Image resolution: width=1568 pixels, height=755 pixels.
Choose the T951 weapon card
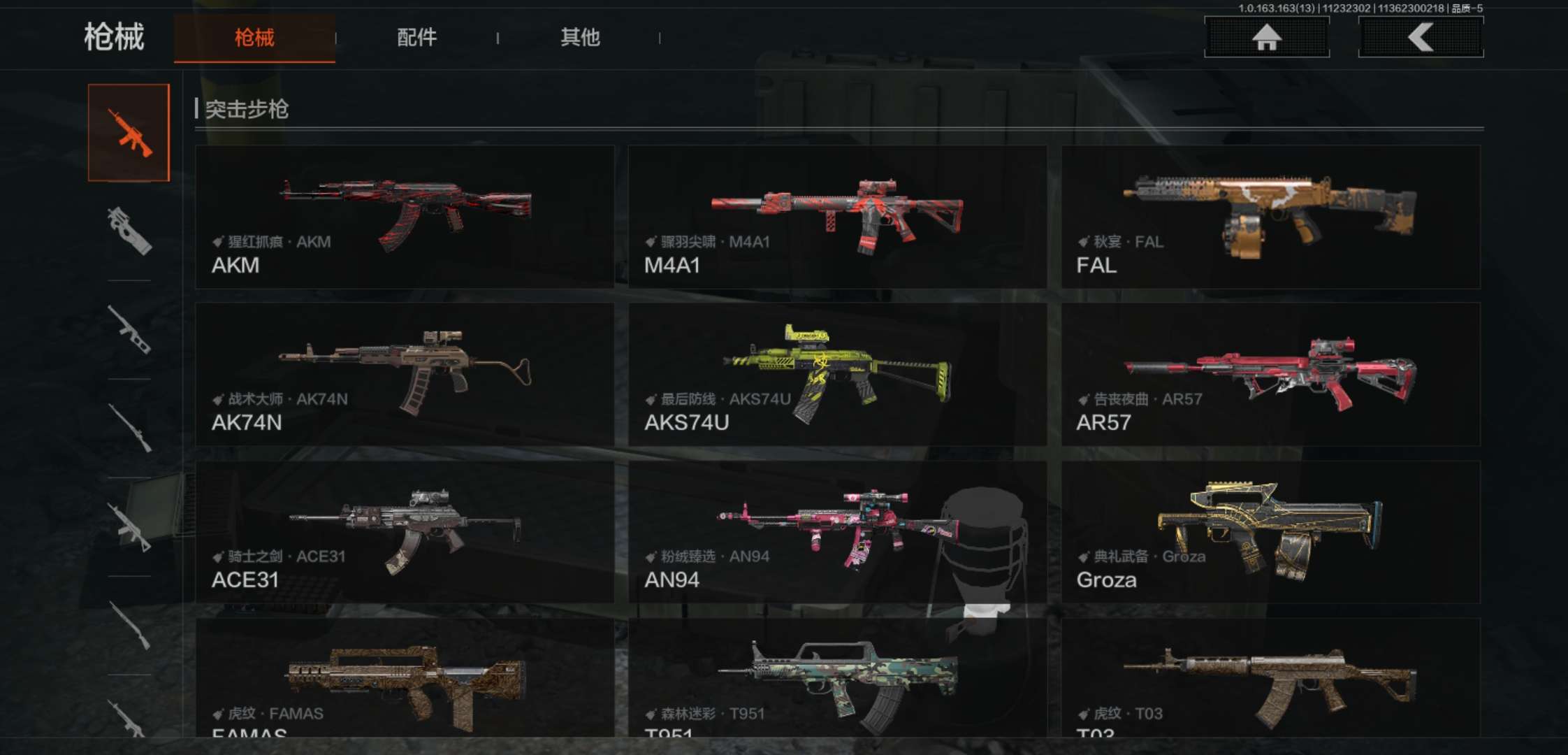point(837,678)
